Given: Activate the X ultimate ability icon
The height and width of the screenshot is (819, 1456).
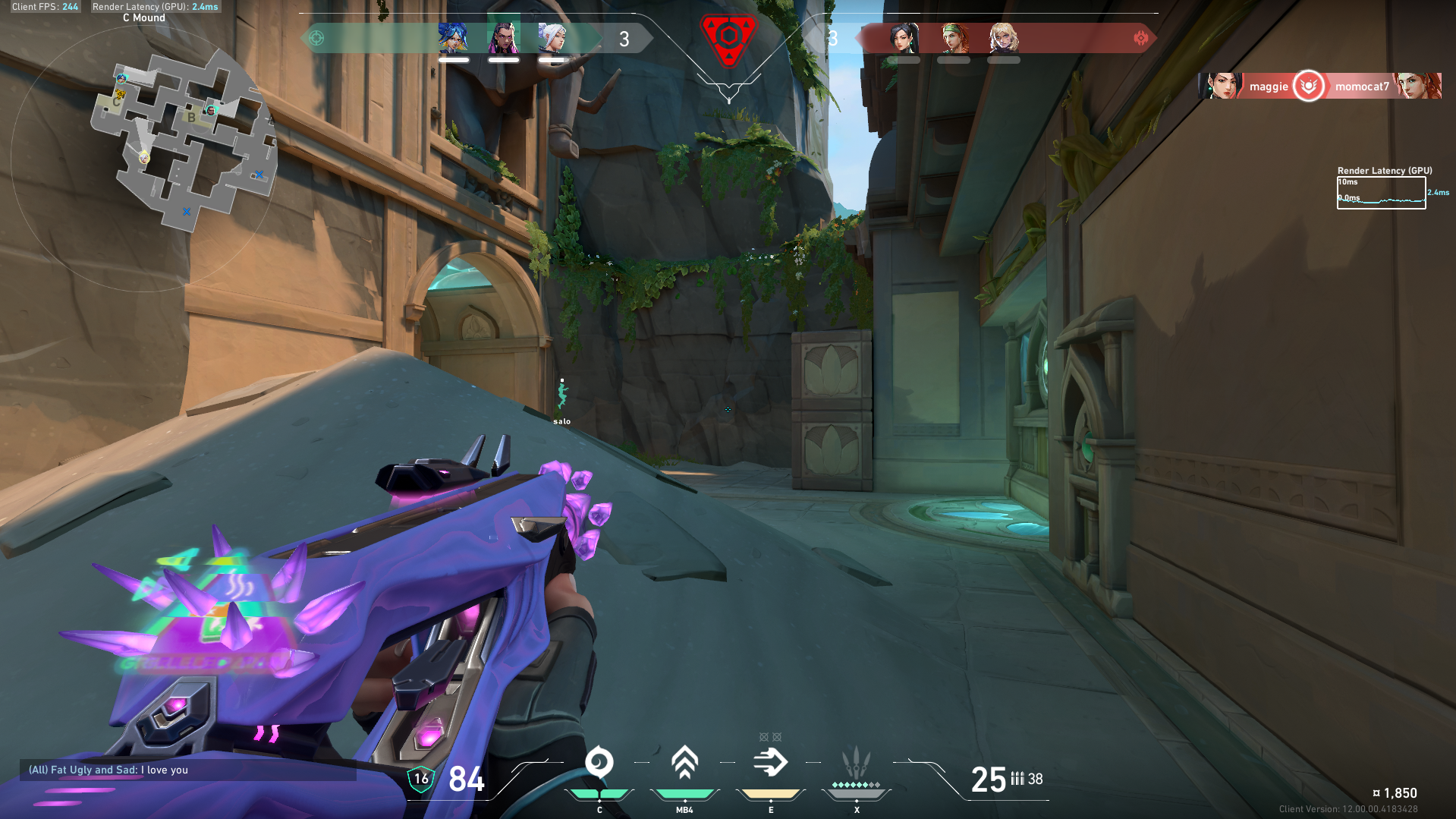Looking at the screenshot, I should pyautogui.click(x=857, y=759).
